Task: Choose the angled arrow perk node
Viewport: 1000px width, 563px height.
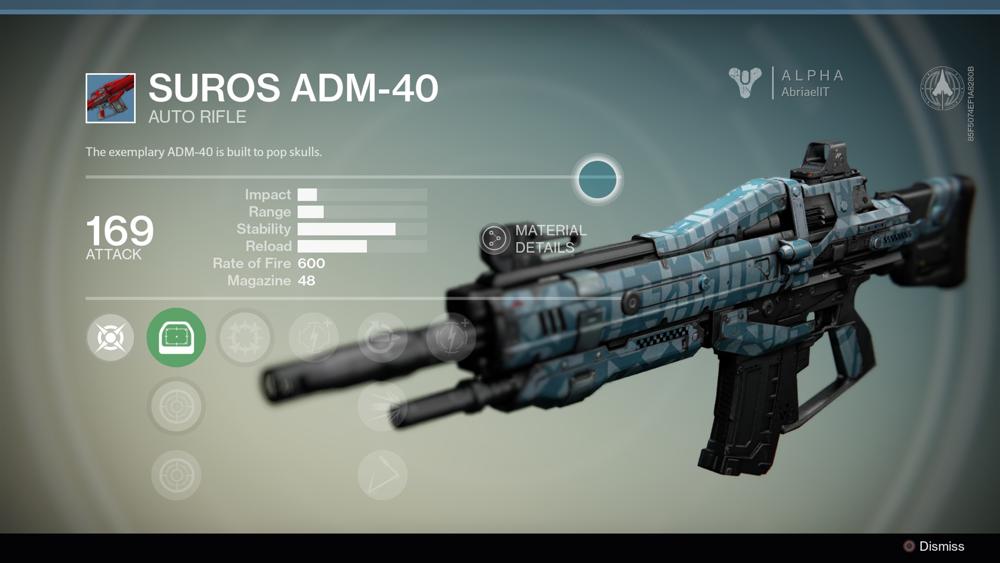Action: pyautogui.click(x=382, y=474)
